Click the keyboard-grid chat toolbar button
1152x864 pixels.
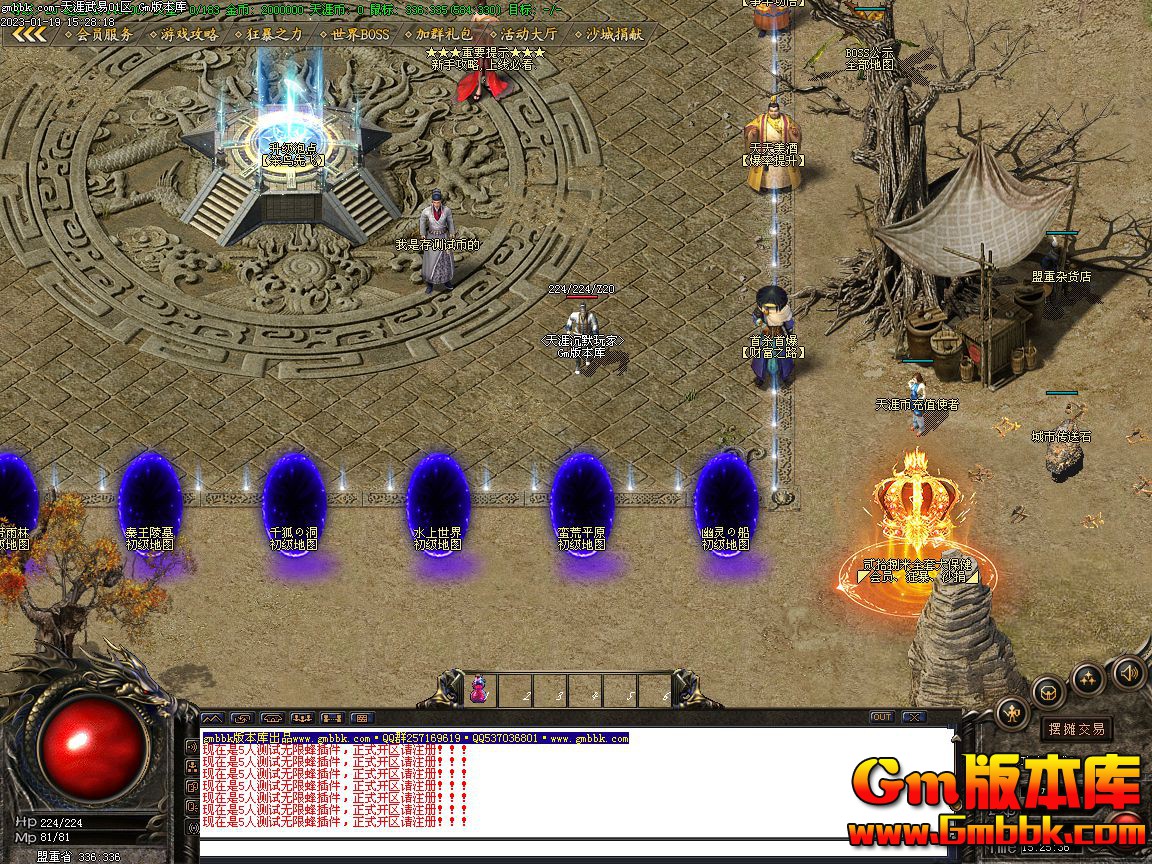click(362, 718)
